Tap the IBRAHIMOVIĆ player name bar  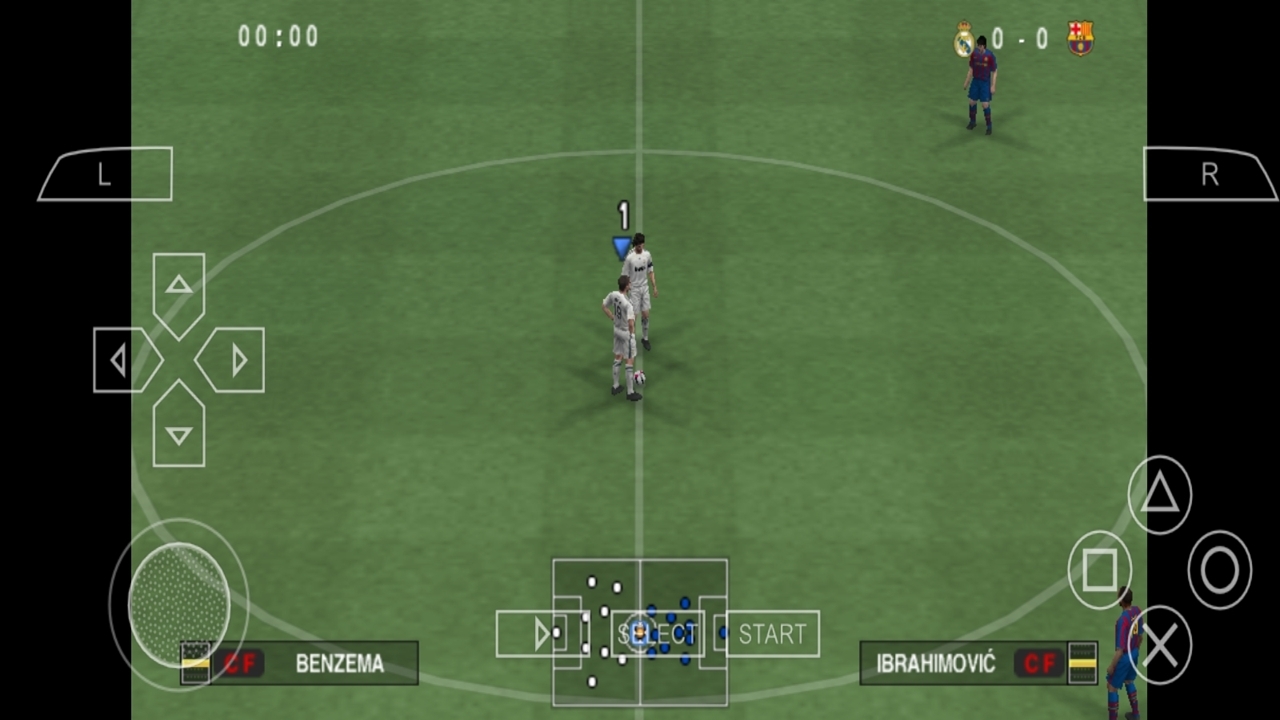(x=935, y=663)
